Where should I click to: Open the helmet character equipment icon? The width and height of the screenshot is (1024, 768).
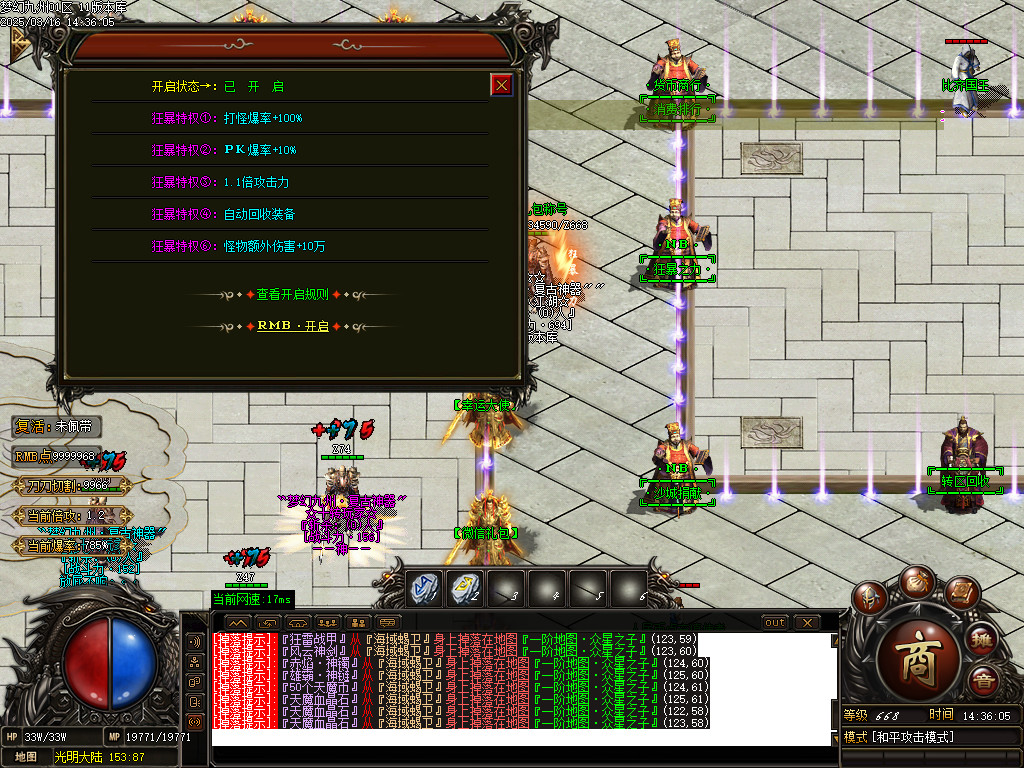pos(869,599)
